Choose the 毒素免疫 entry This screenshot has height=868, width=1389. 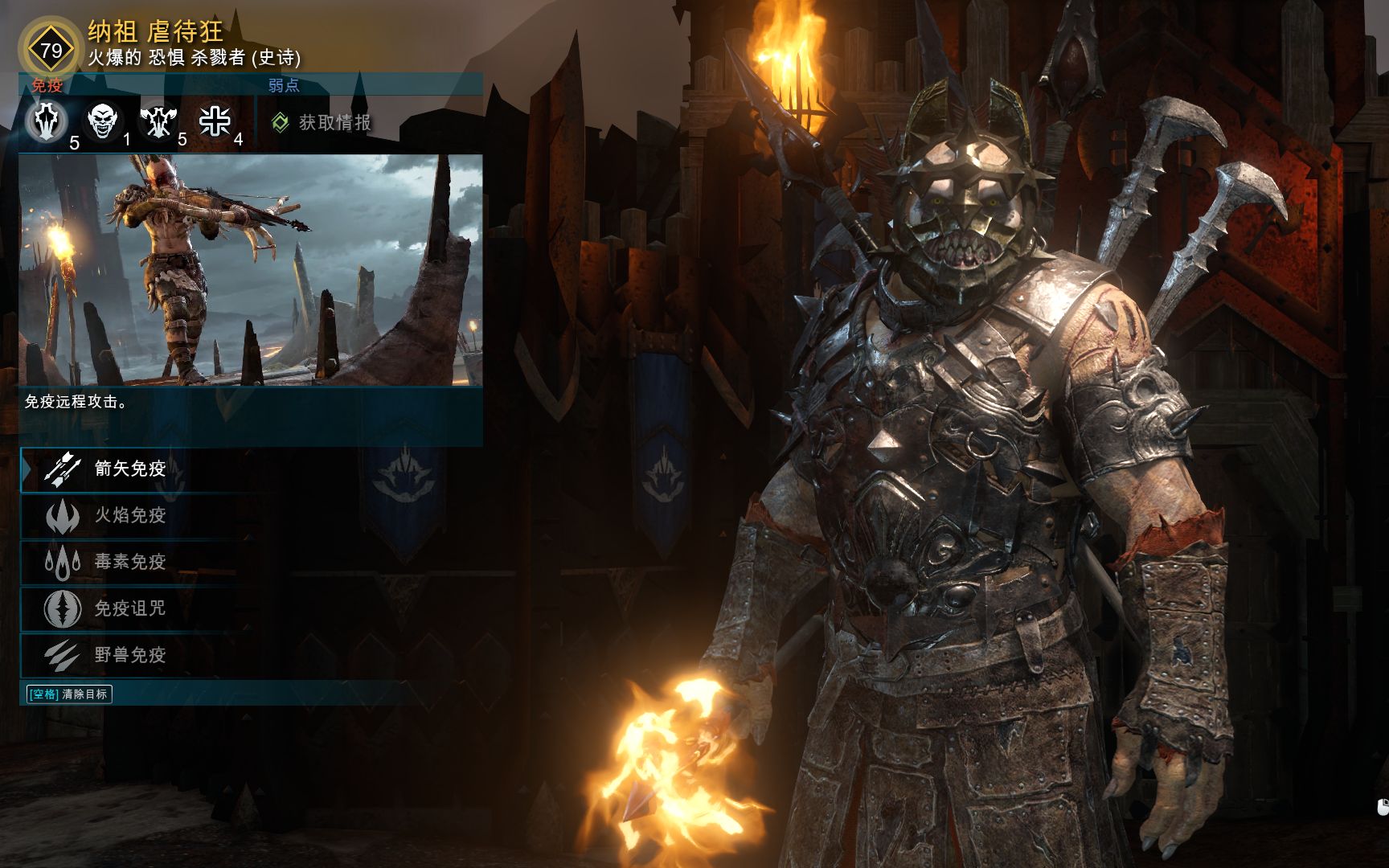coord(129,562)
